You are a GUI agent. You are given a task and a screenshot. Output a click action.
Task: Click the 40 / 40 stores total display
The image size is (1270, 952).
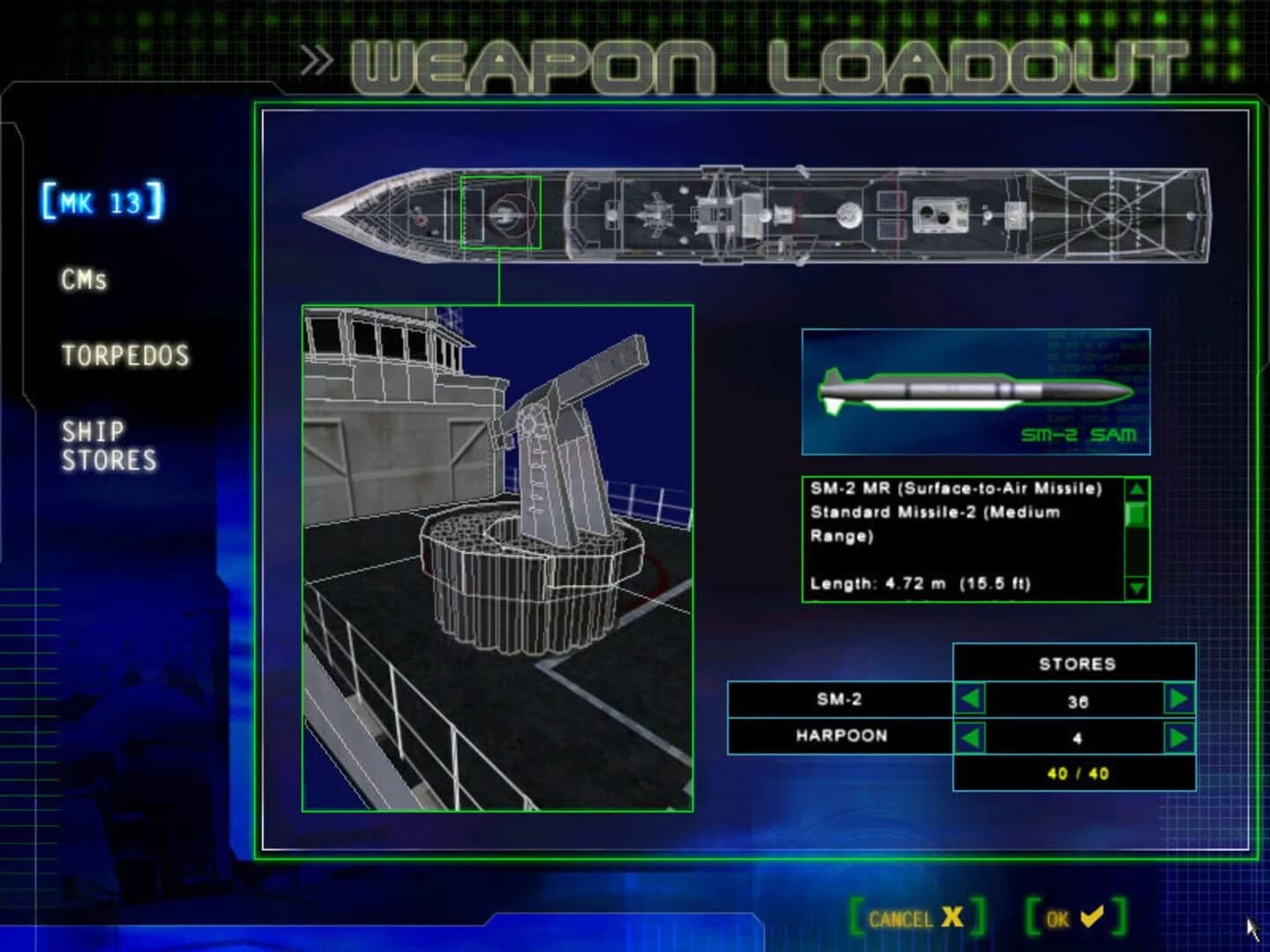click(x=1076, y=774)
